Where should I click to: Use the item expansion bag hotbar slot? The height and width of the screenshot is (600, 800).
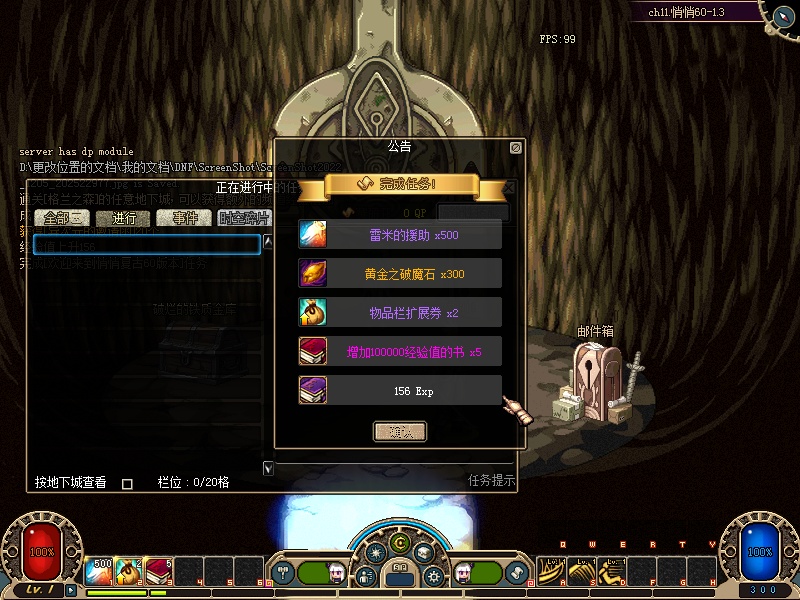click(x=129, y=571)
